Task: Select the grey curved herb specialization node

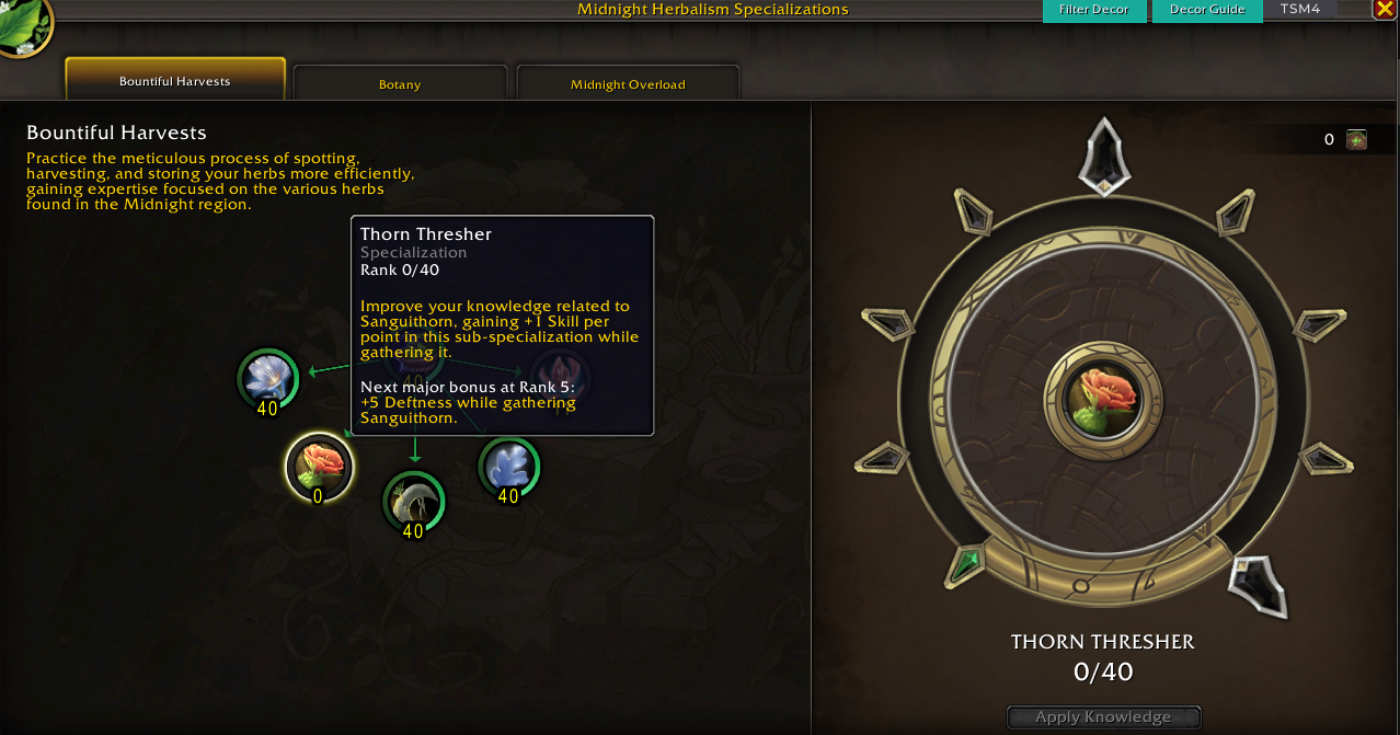Action: point(413,500)
